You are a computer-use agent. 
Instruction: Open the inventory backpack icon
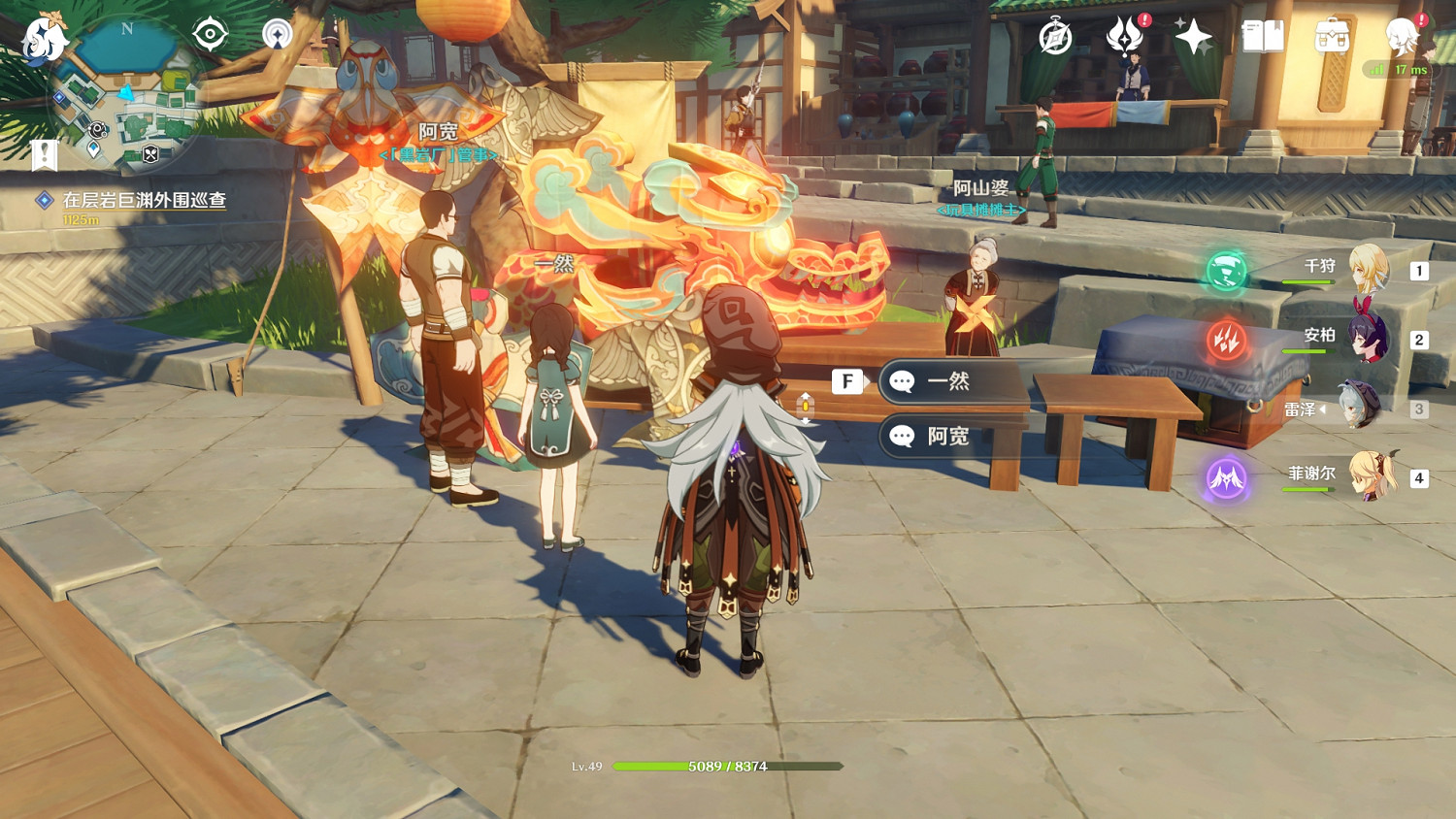(1332, 38)
